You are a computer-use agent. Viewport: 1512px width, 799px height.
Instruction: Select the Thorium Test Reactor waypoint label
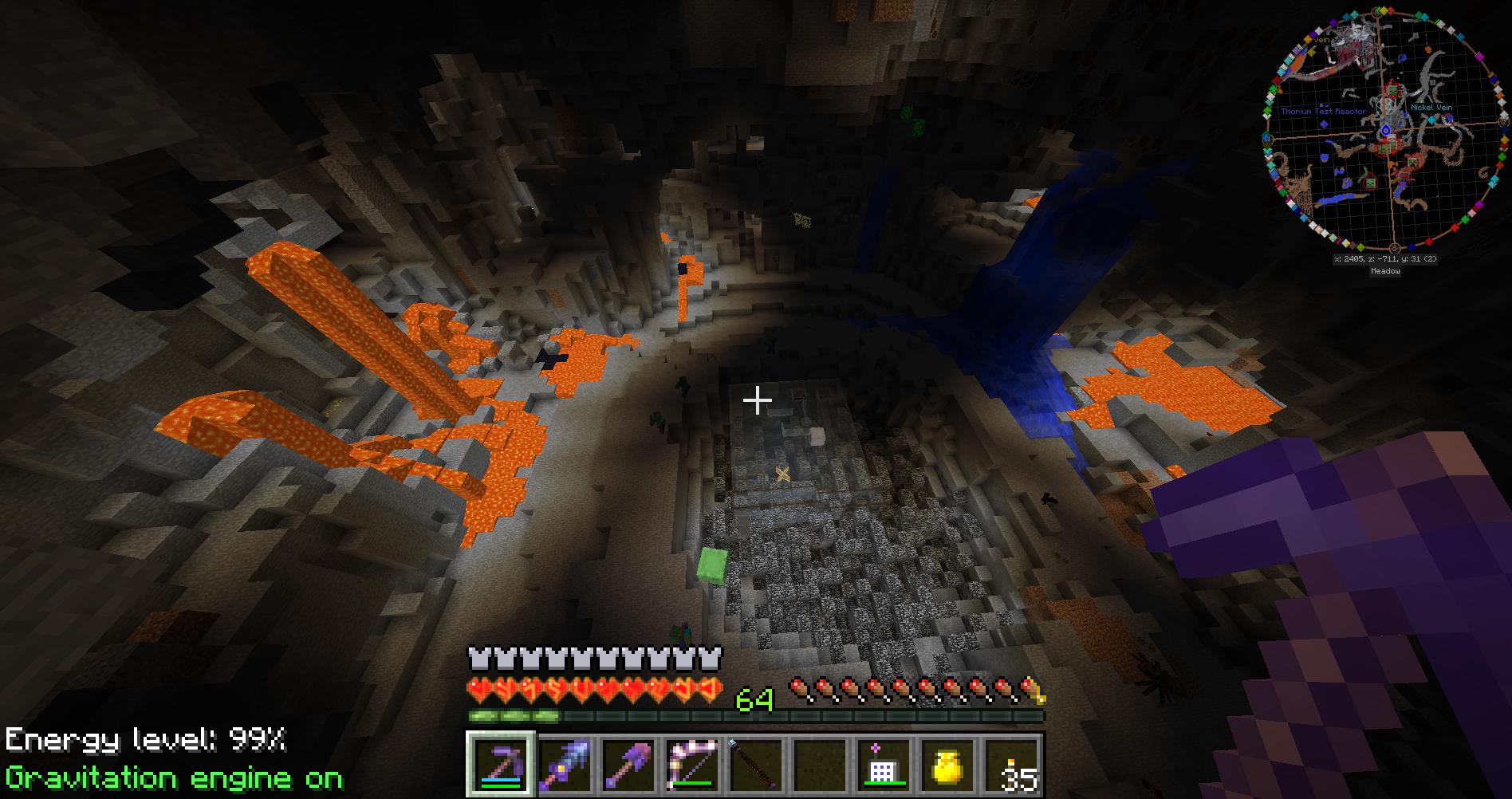click(x=1323, y=112)
